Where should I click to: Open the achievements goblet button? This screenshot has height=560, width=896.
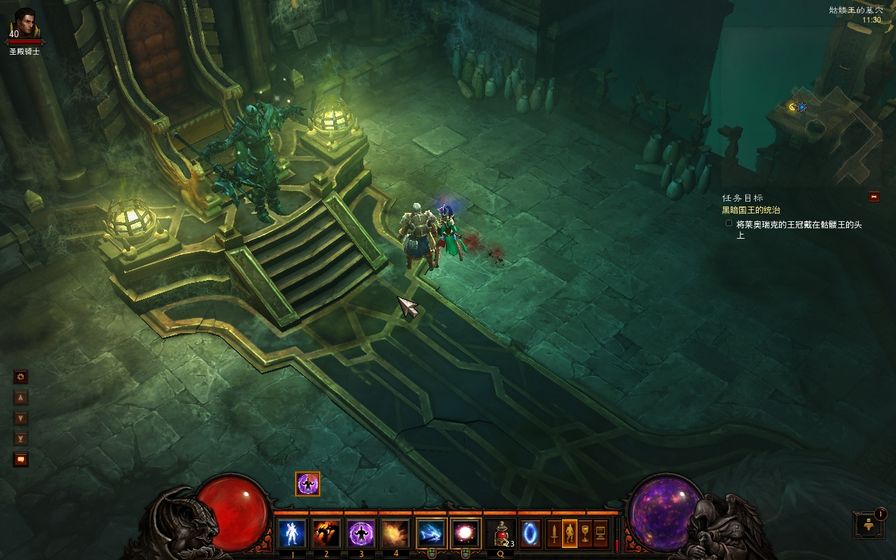pos(585,532)
